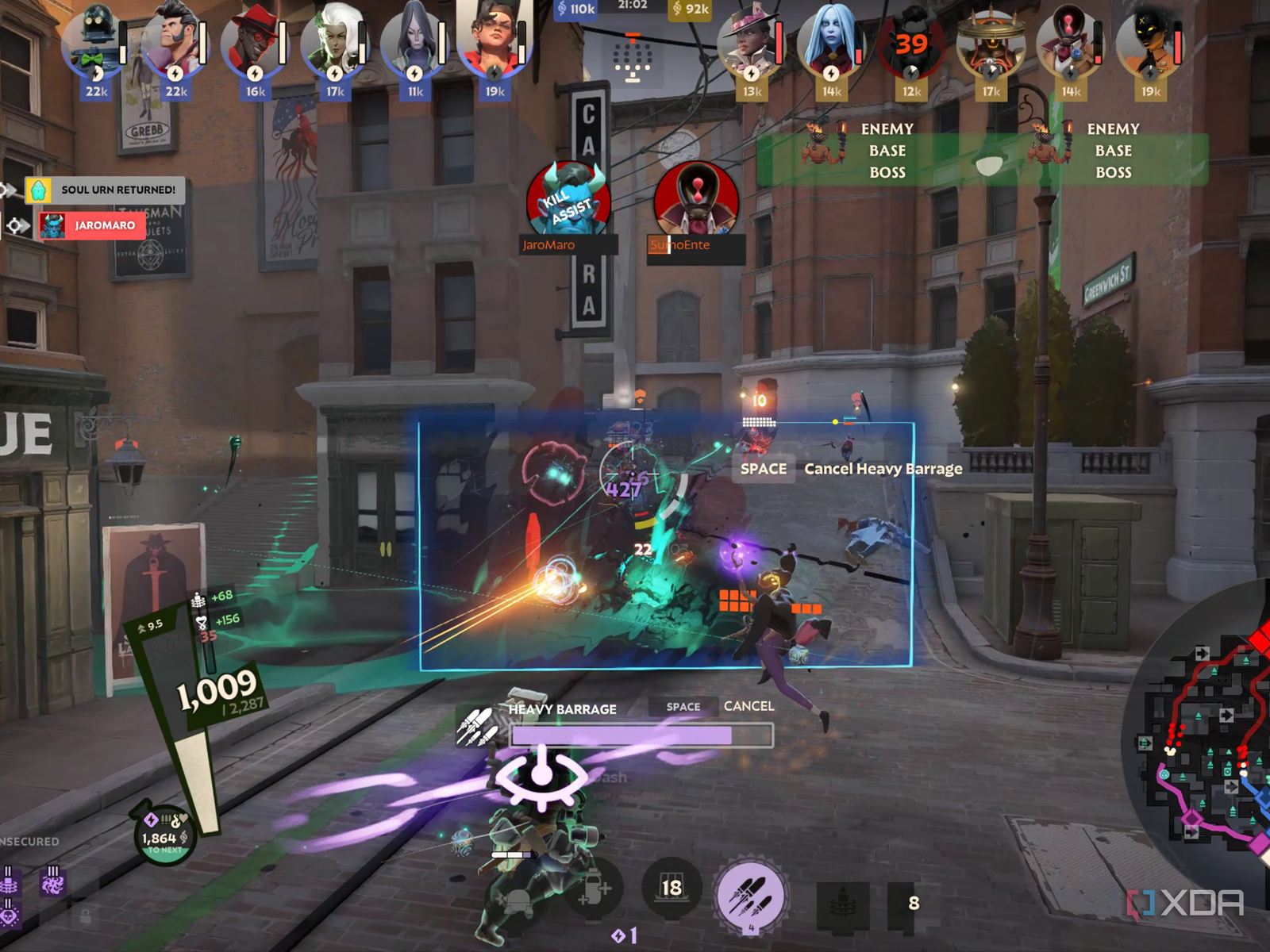Click the item slot showing cooldown 8
Image resolution: width=1270 pixels, height=952 pixels.
(x=914, y=903)
